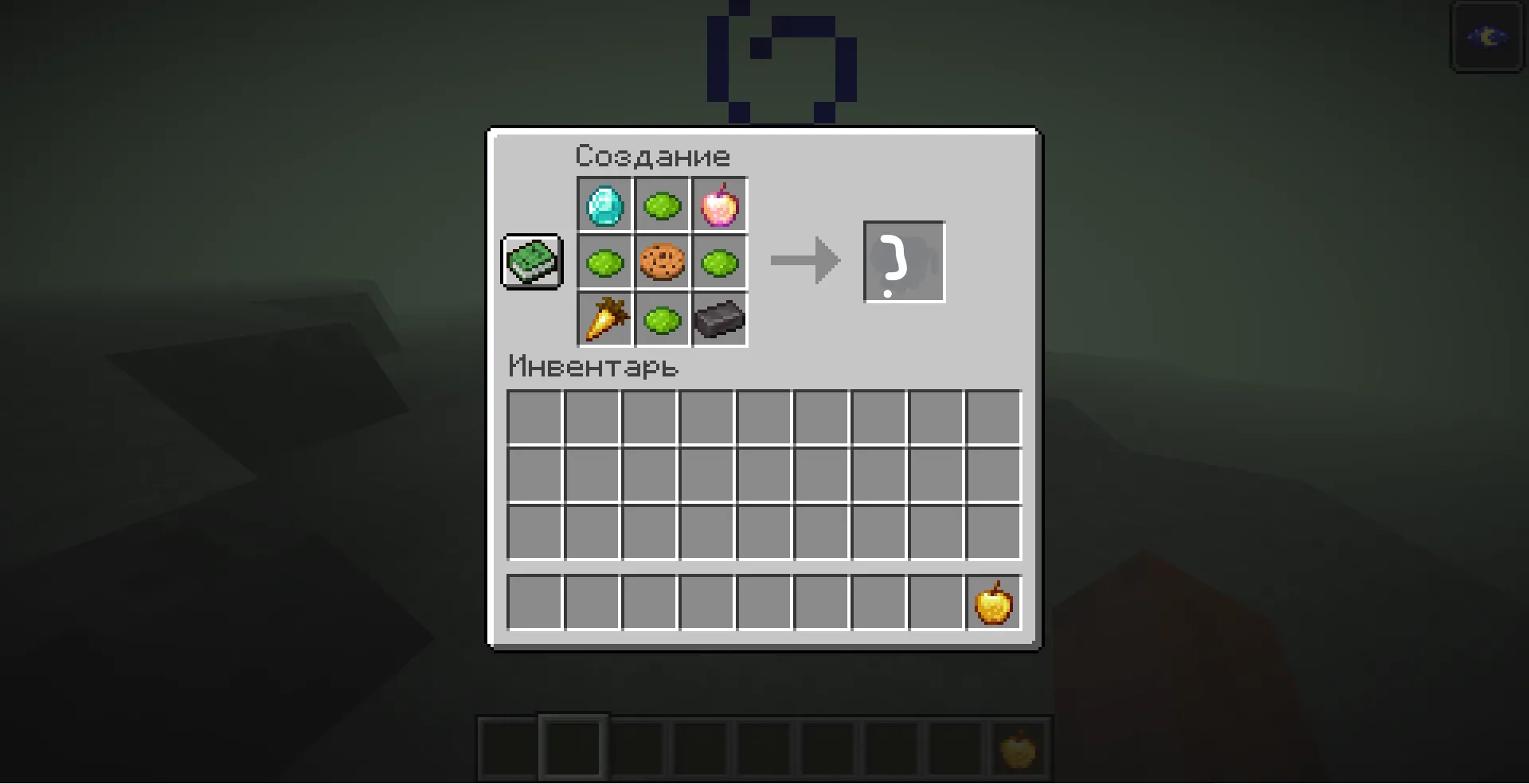Toggle the recipe book open

tap(530, 263)
